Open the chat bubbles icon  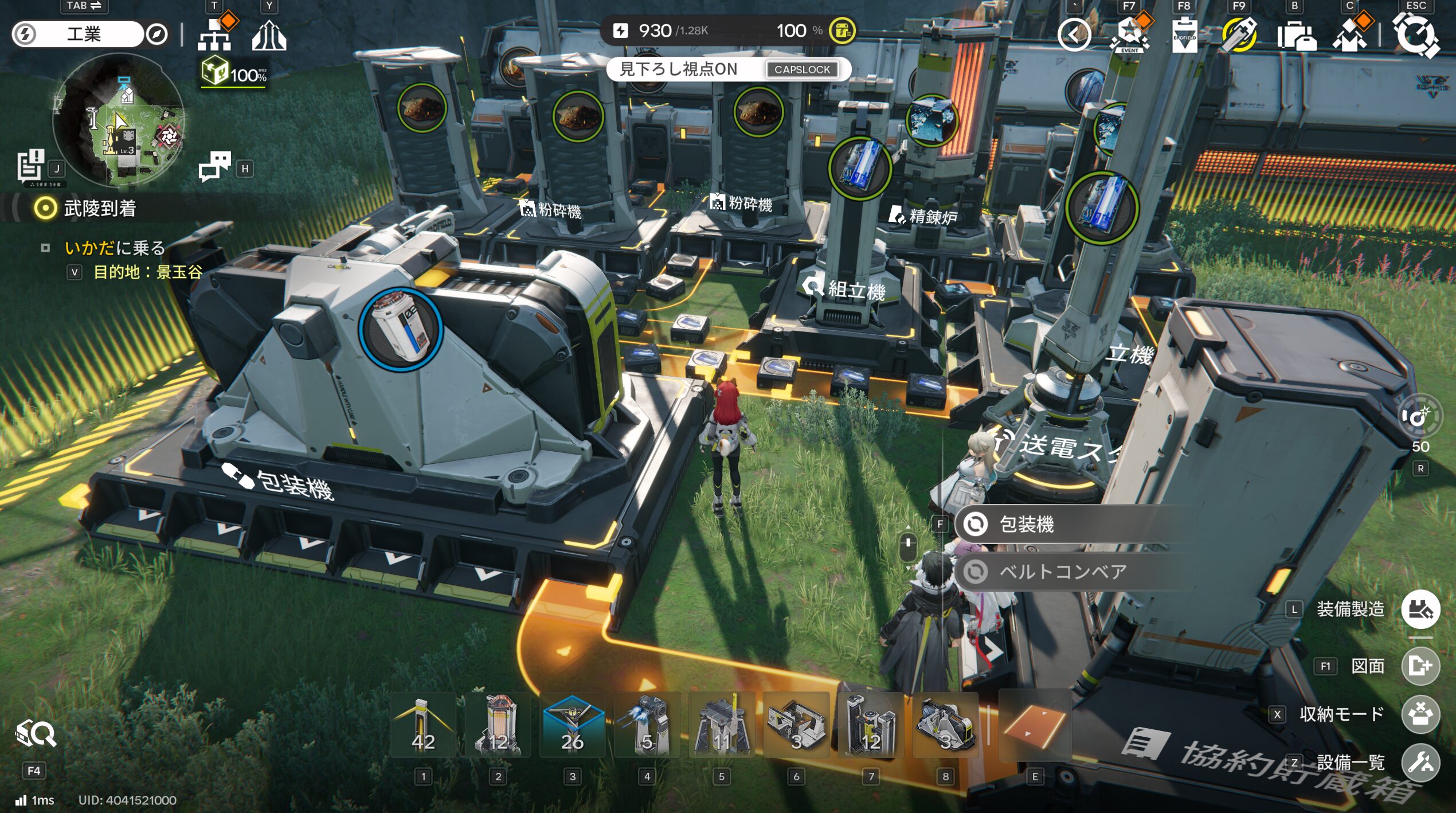pyautogui.click(x=215, y=166)
